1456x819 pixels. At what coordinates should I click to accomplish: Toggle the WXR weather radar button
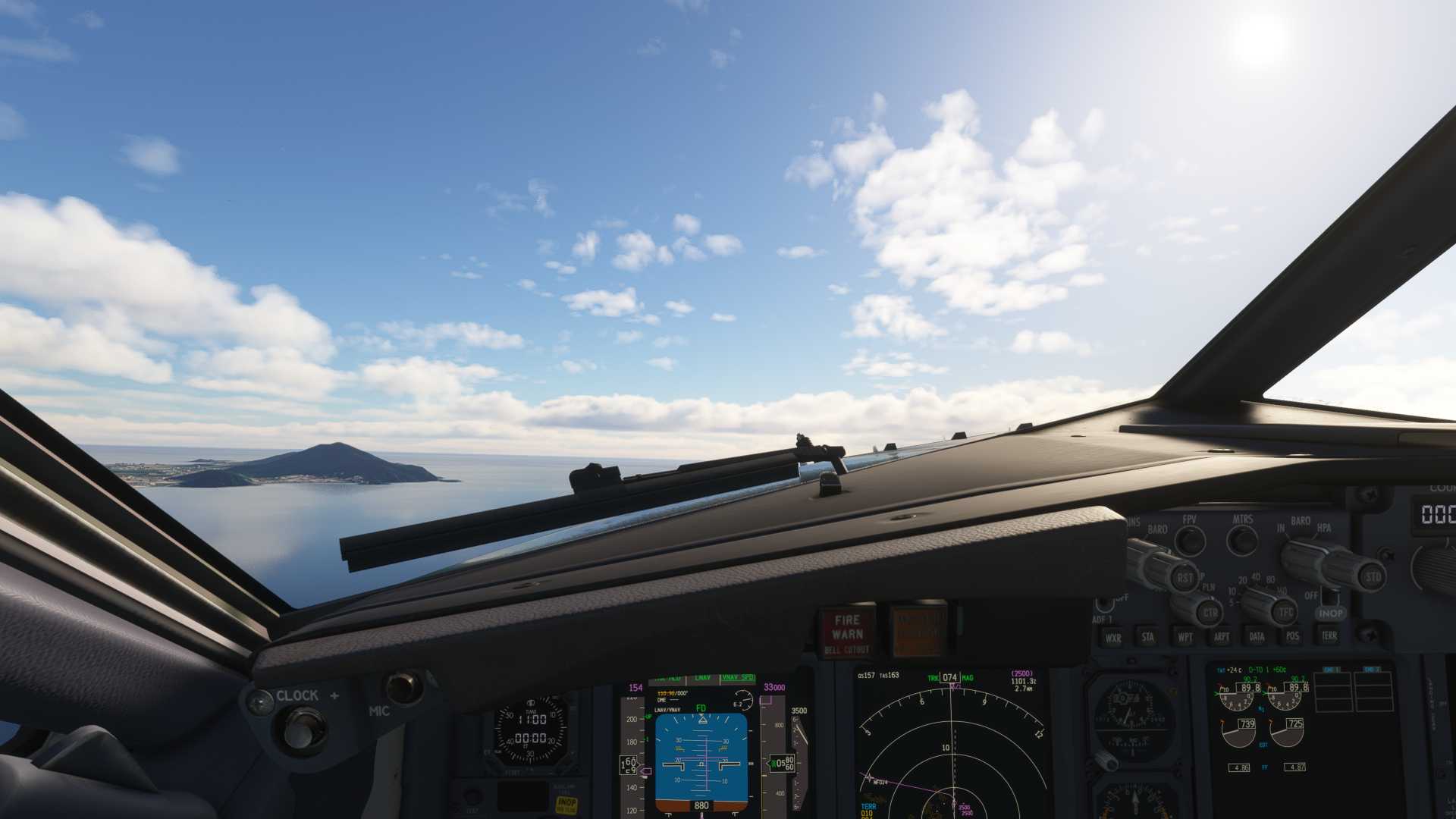[1112, 638]
